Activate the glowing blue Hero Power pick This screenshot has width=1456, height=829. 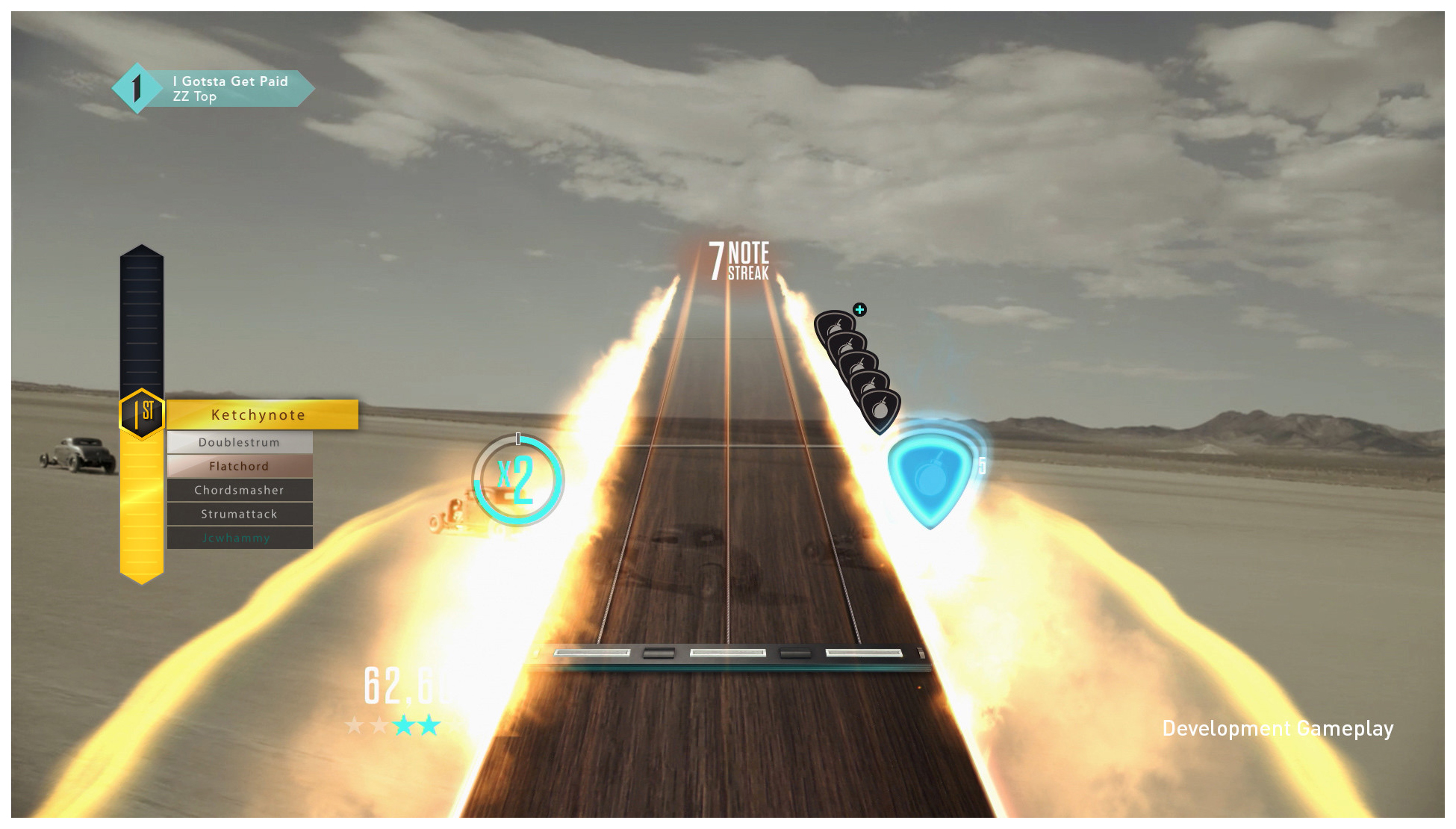click(x=930, y=476)
